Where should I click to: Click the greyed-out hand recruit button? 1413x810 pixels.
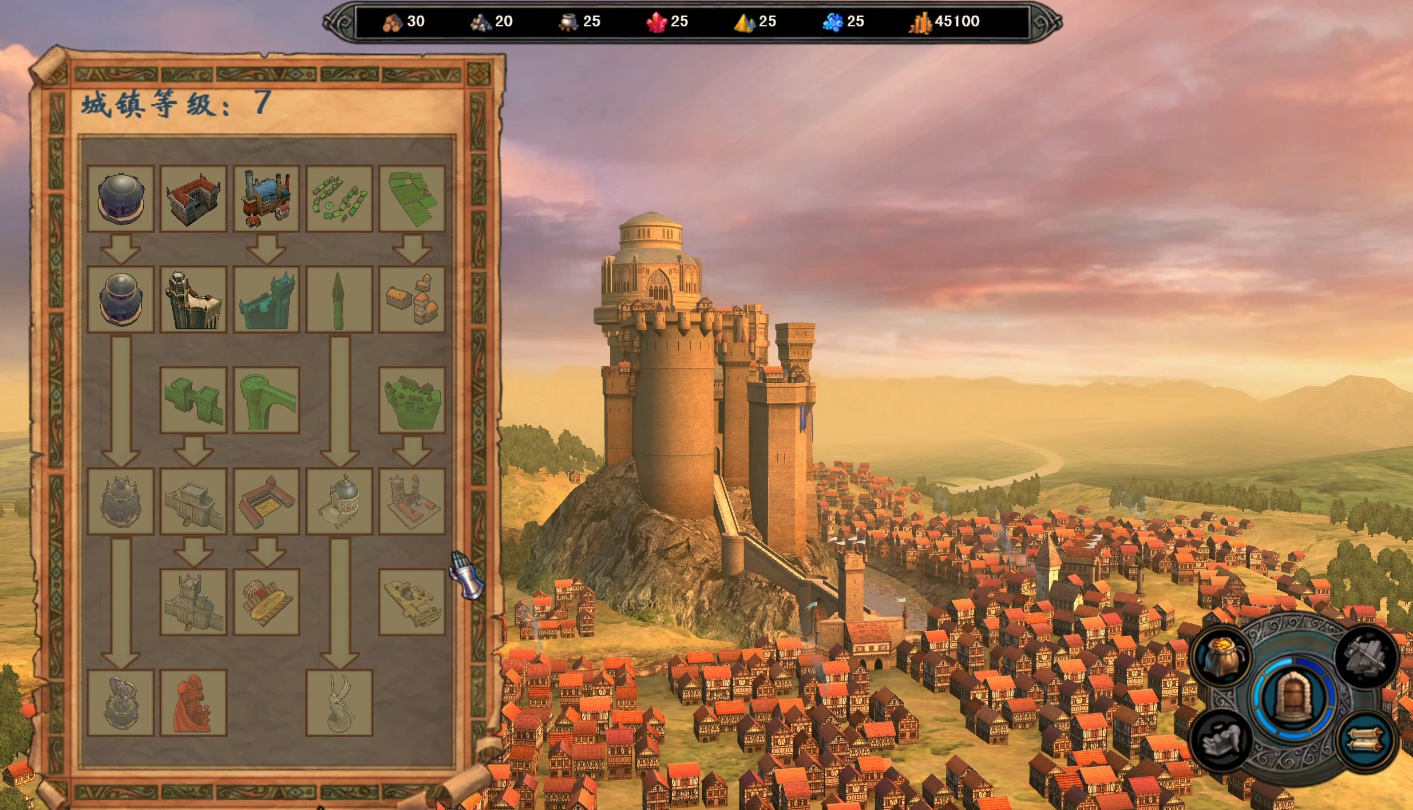[x=1223, y=741]
